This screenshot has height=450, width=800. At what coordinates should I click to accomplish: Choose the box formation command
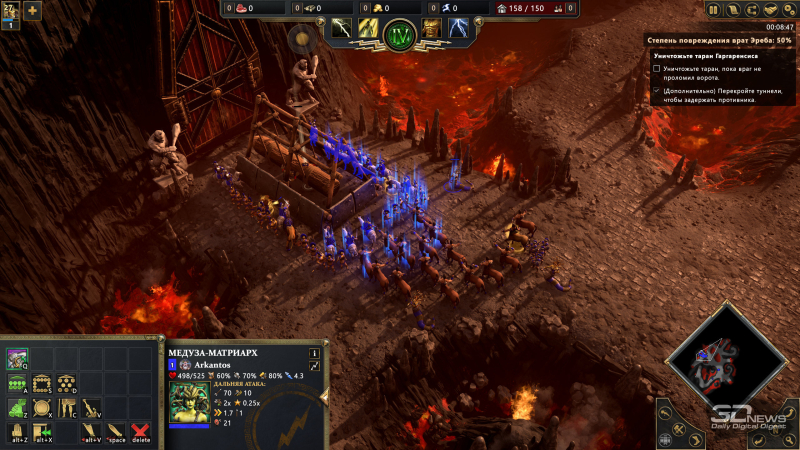click(42, 383)
